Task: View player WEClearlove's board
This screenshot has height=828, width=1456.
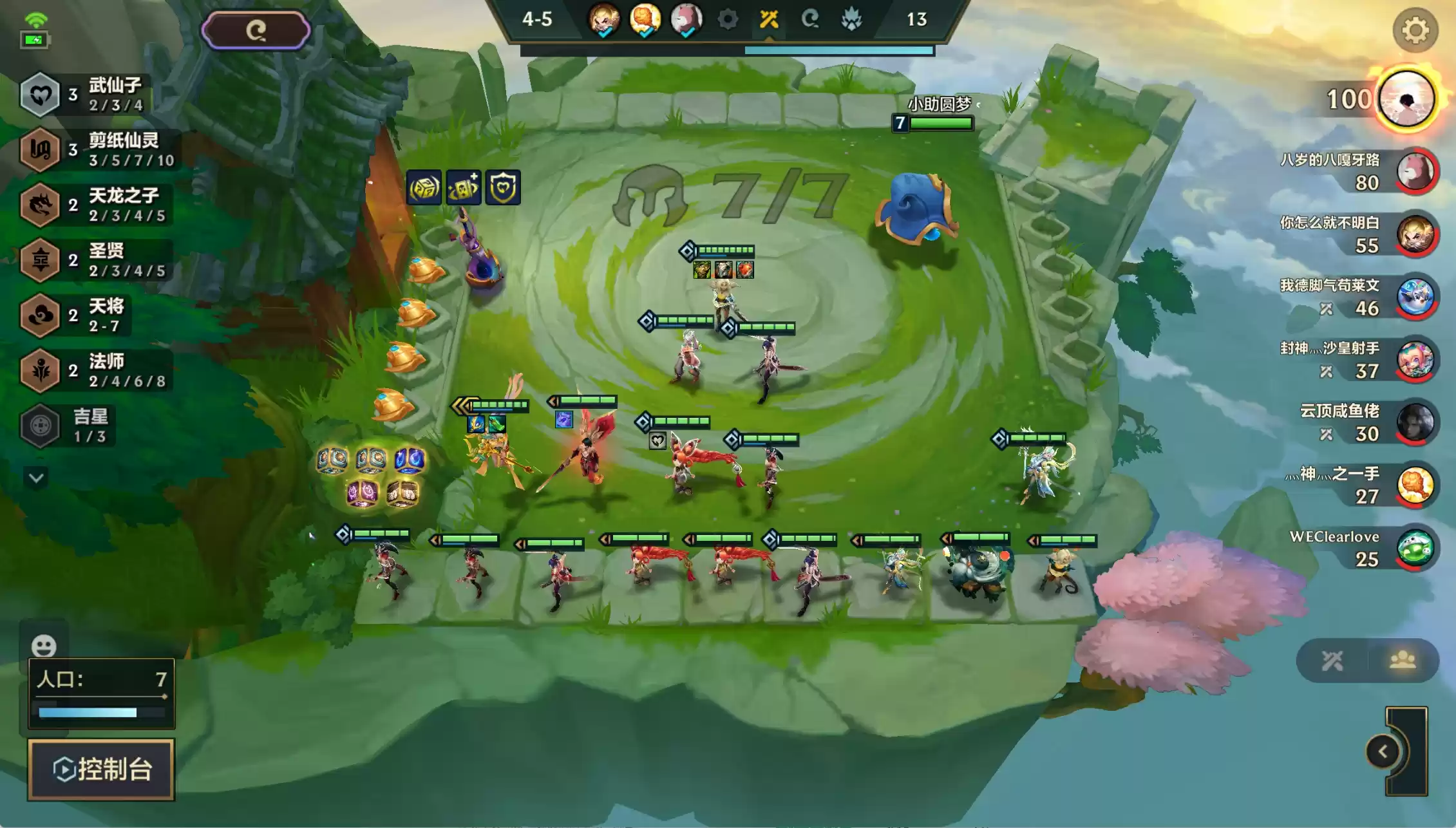Action: click(1415, 548)
